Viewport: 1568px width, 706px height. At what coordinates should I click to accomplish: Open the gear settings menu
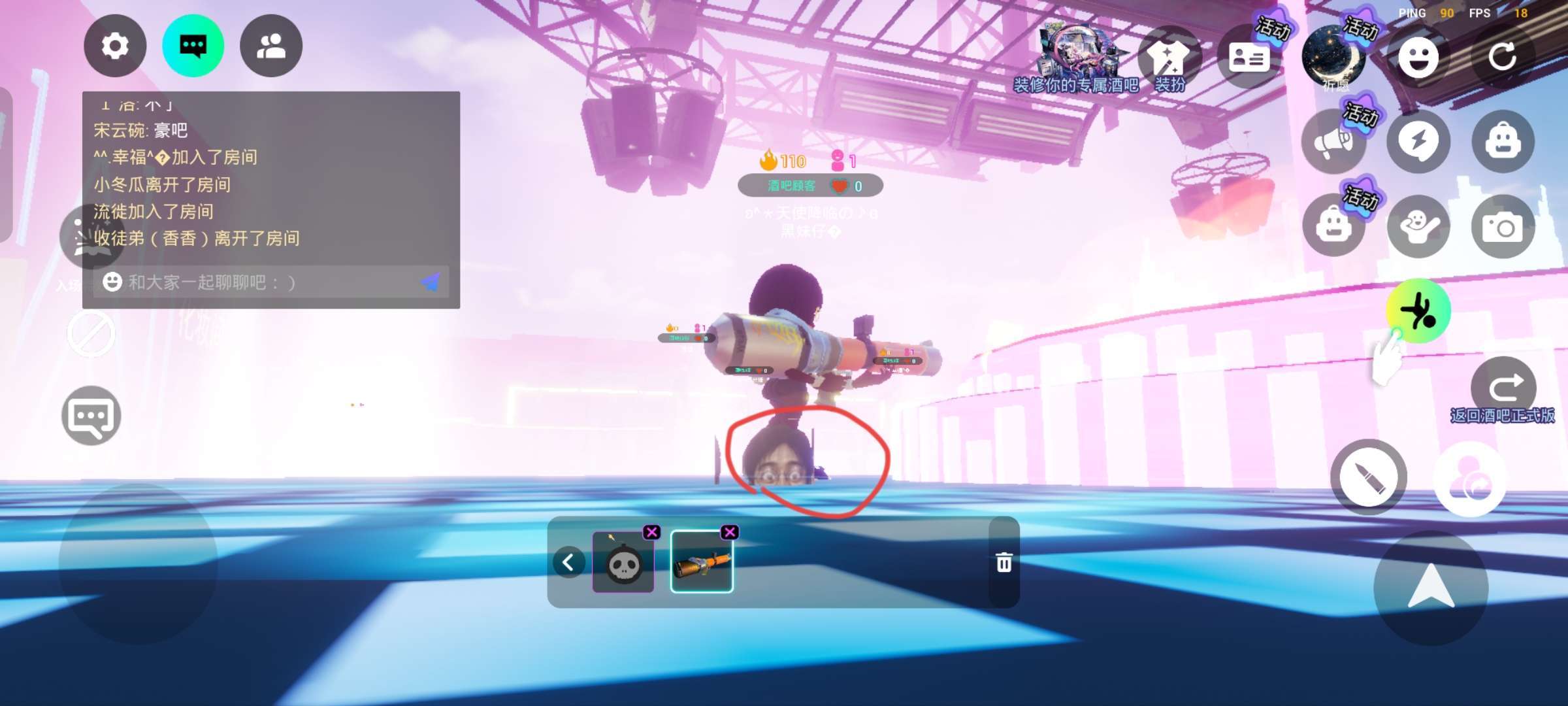coord(115,46)
